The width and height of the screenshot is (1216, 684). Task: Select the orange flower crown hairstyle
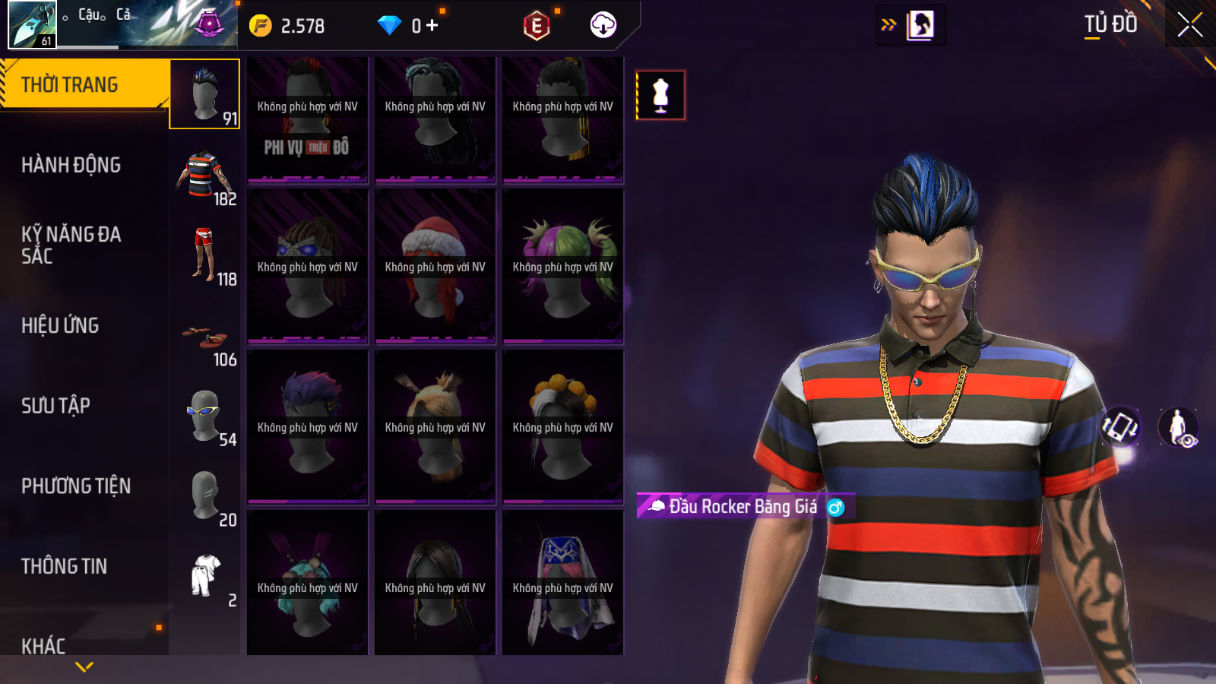tap(563, 427)
